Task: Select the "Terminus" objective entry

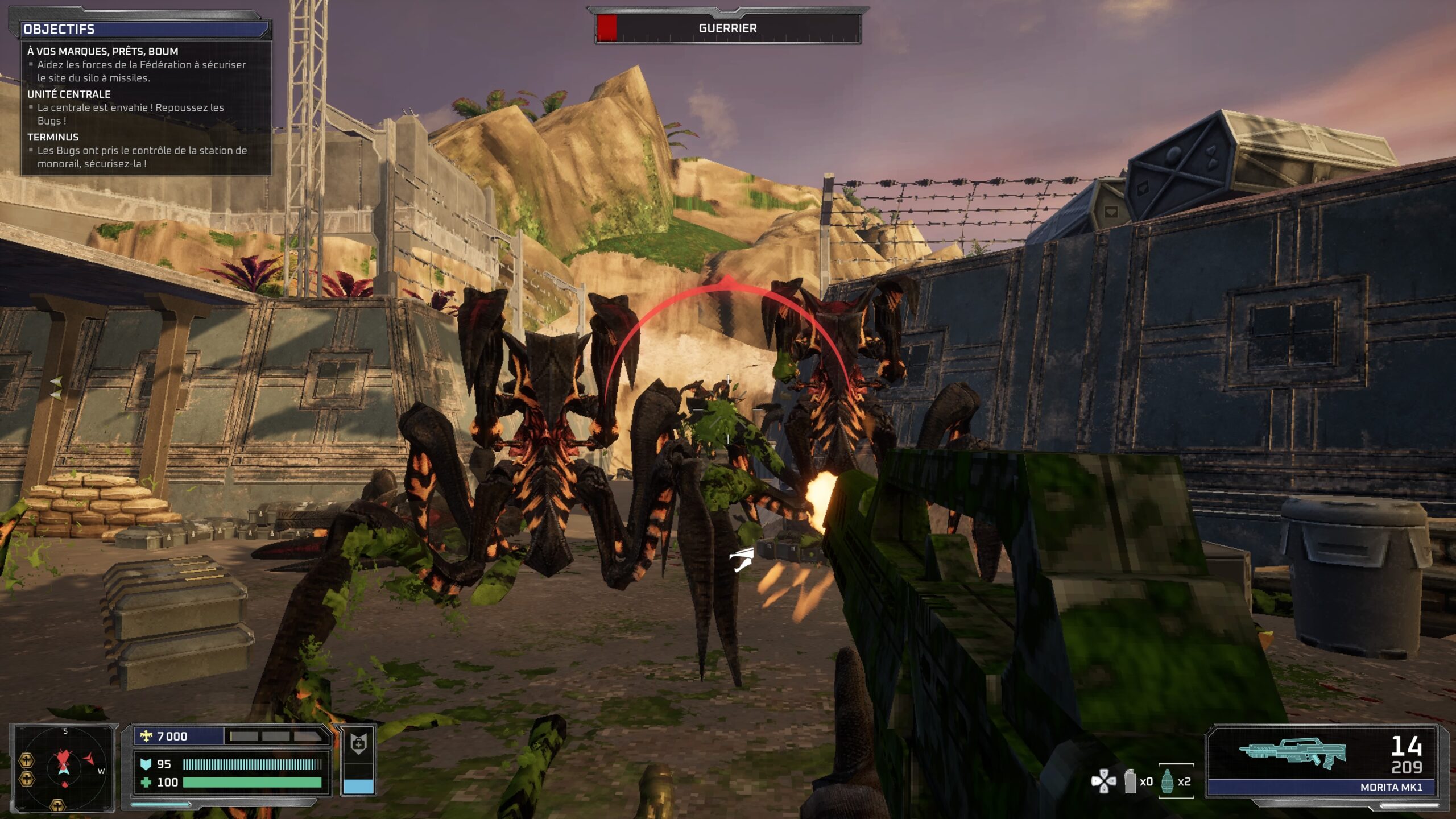Action: click(53, 137)
